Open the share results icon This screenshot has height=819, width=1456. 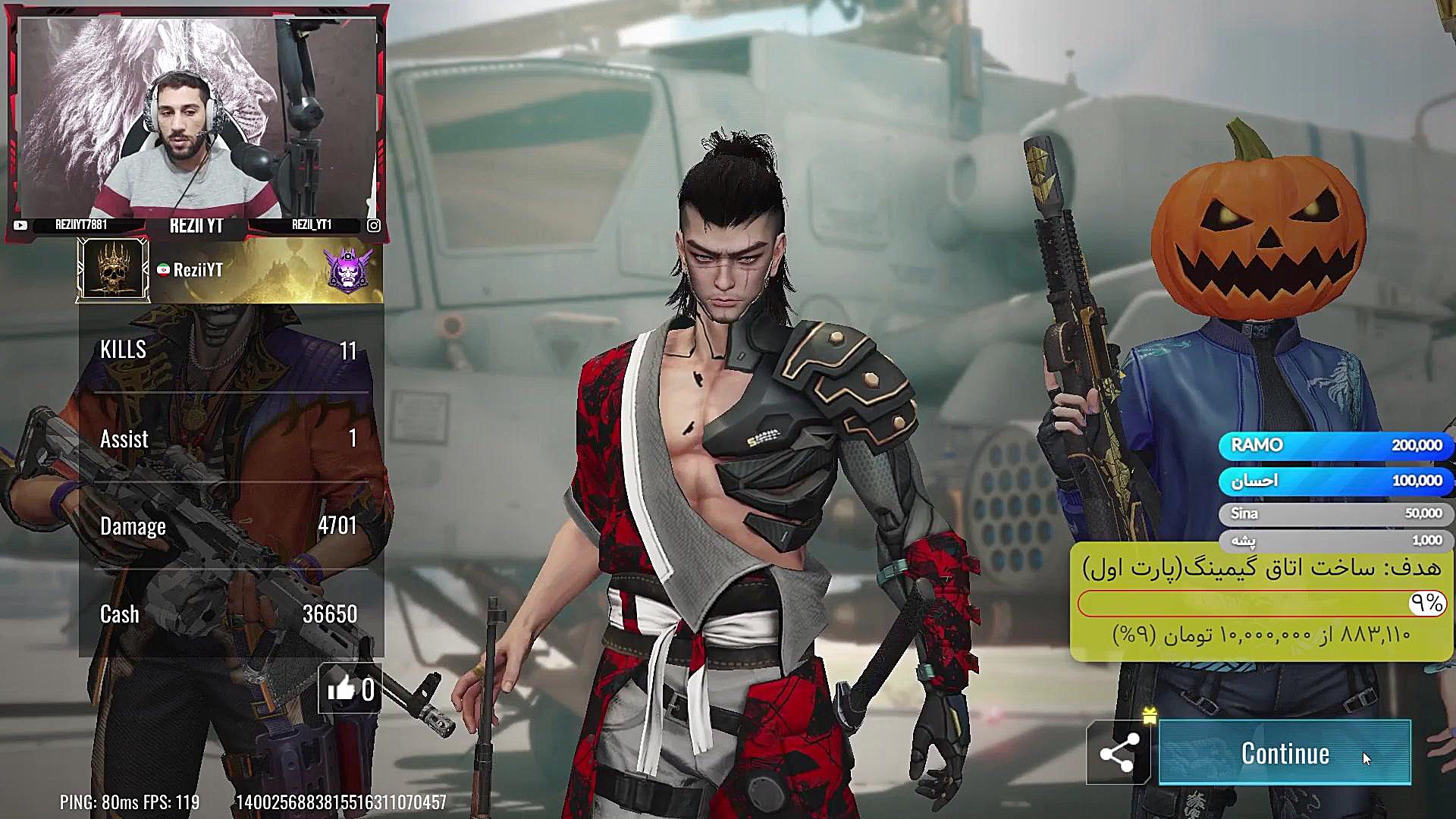(x=1119, y=753)
